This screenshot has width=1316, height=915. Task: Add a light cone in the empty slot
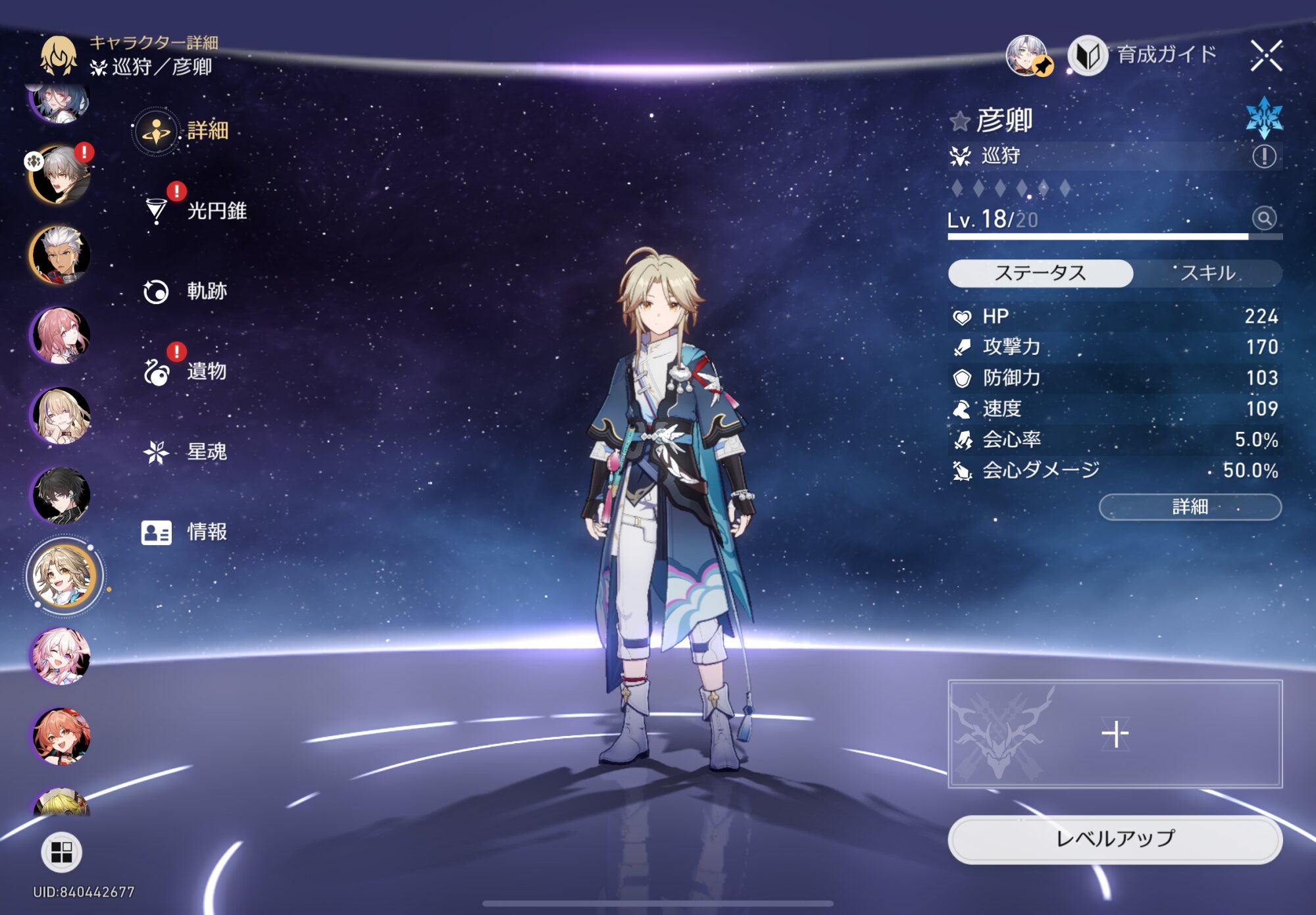tap(1115, 734)
